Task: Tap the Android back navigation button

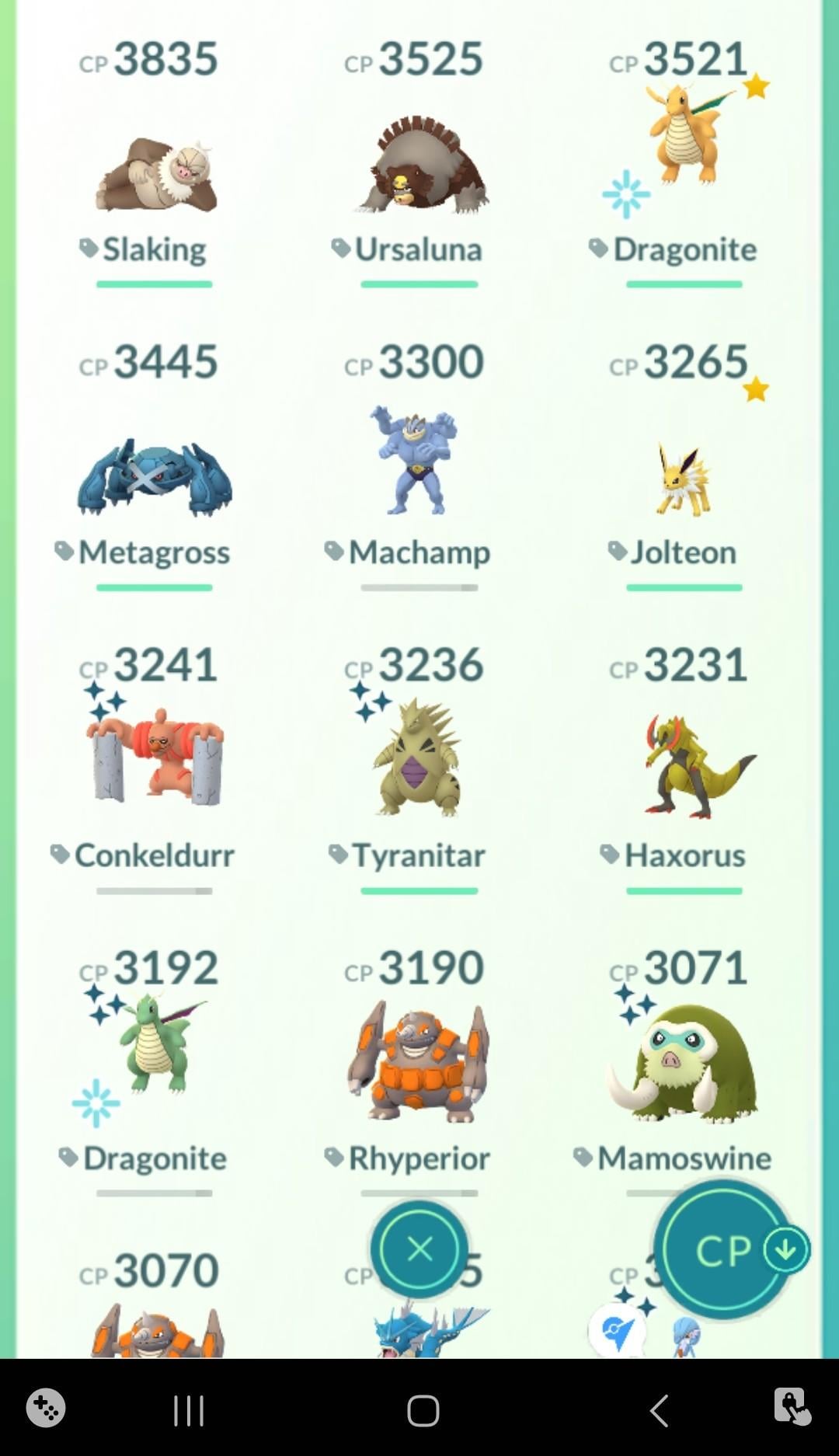Action: (x=659, y=1410)
